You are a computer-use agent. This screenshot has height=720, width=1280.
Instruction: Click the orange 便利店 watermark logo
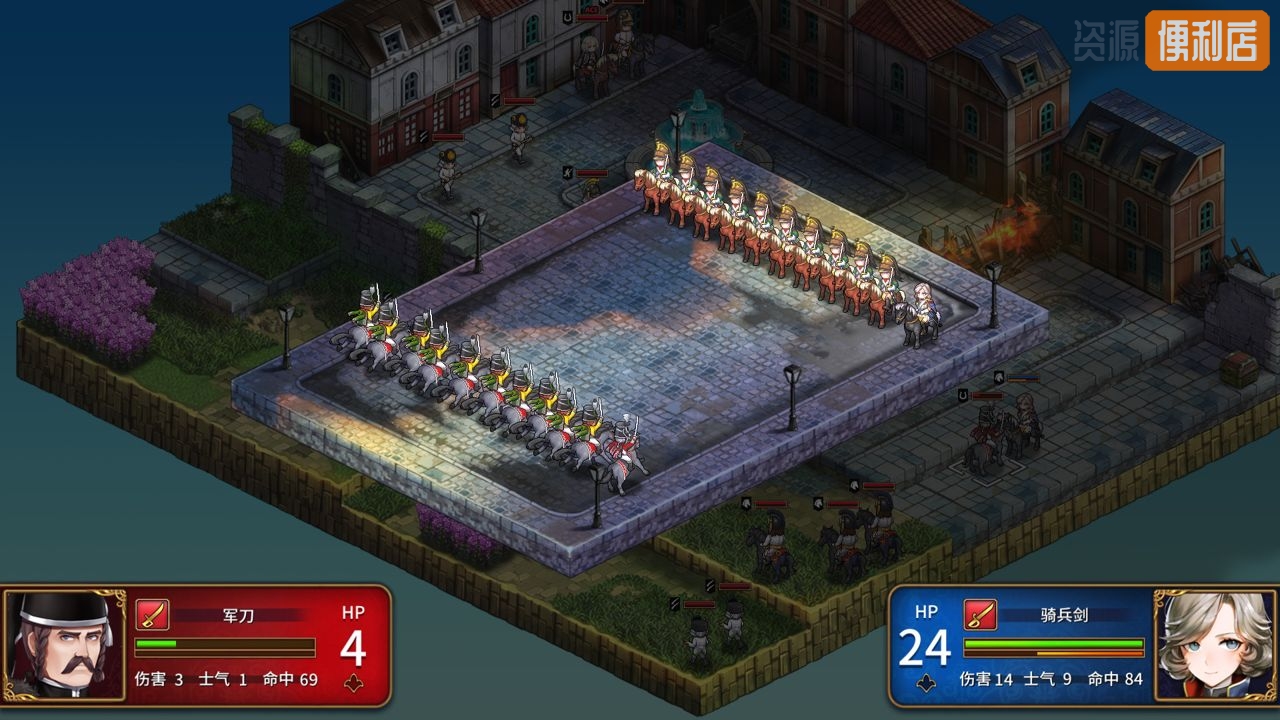pyautogui.click(x=1207, y=41)
